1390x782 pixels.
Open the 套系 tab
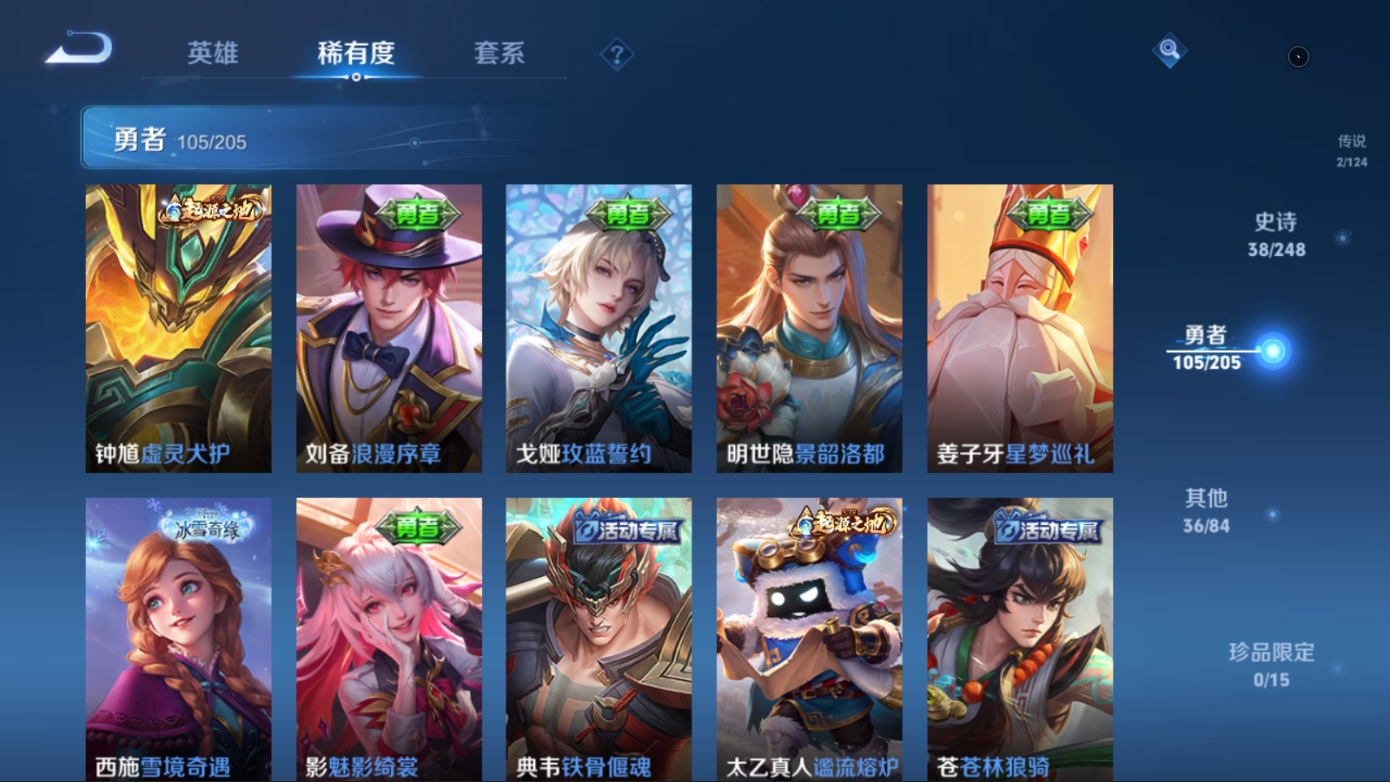point(499,52)
